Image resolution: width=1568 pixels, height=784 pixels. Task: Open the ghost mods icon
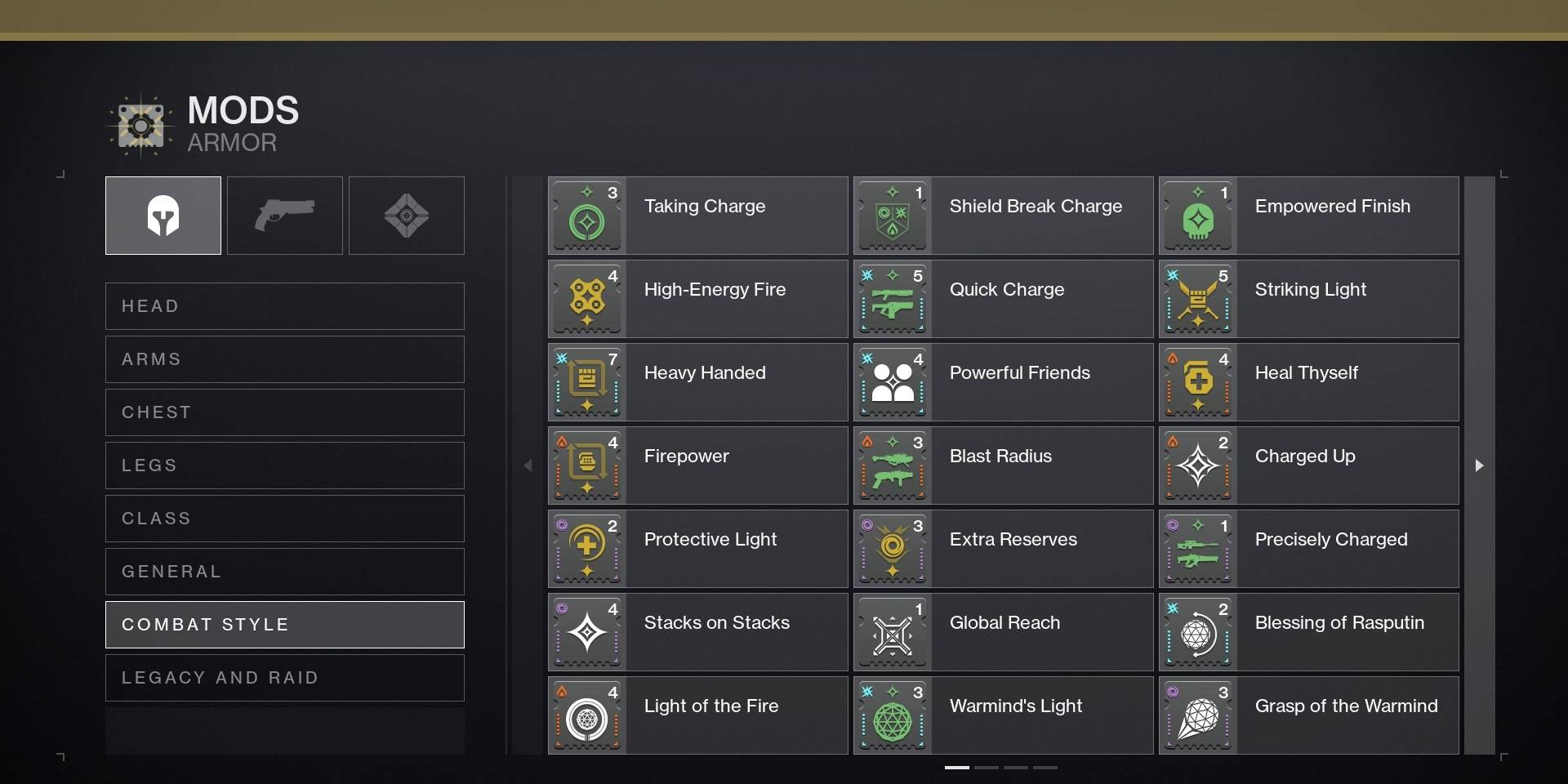406,215
